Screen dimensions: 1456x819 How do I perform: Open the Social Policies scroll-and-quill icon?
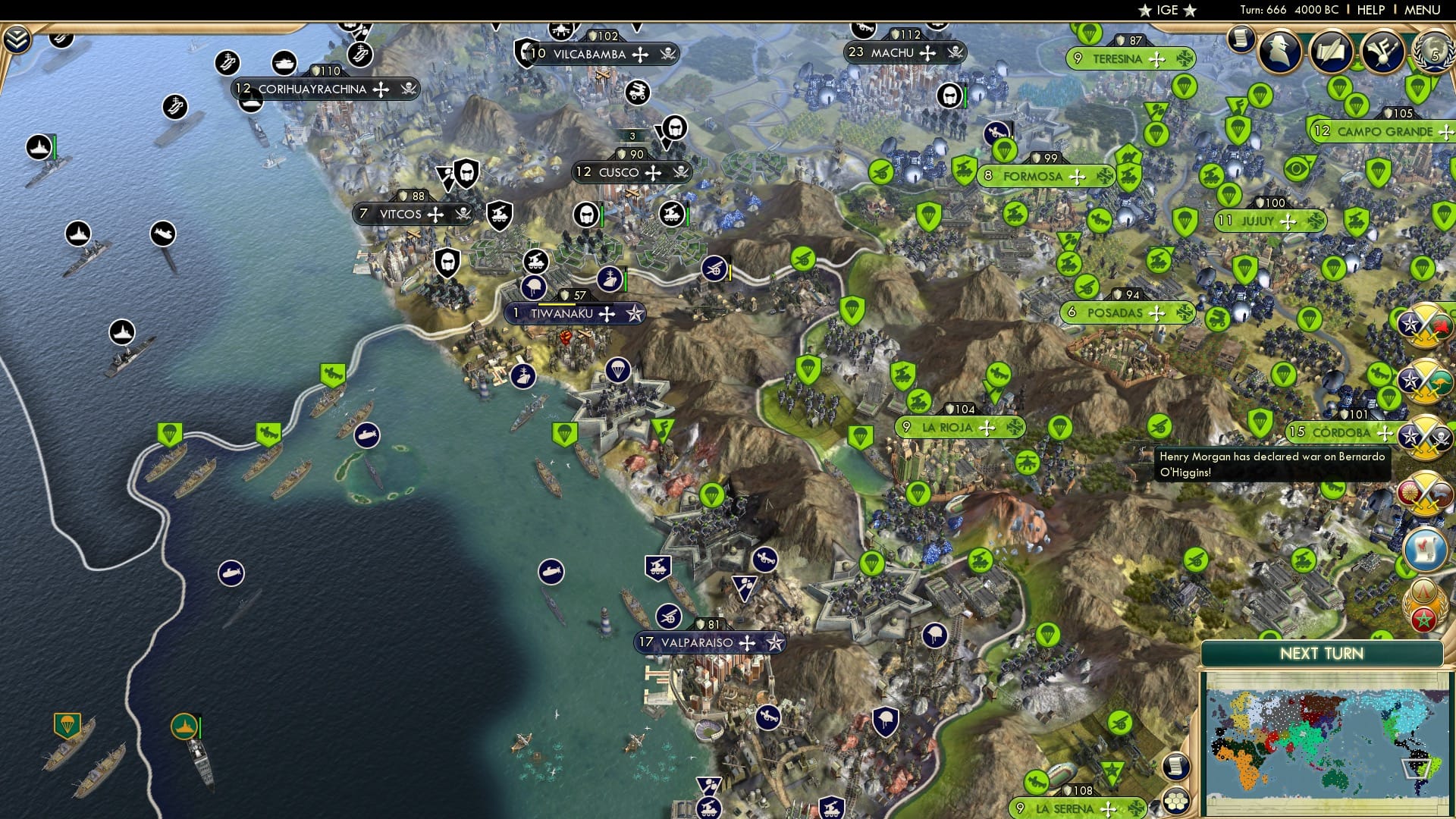tap(1330, 52)
